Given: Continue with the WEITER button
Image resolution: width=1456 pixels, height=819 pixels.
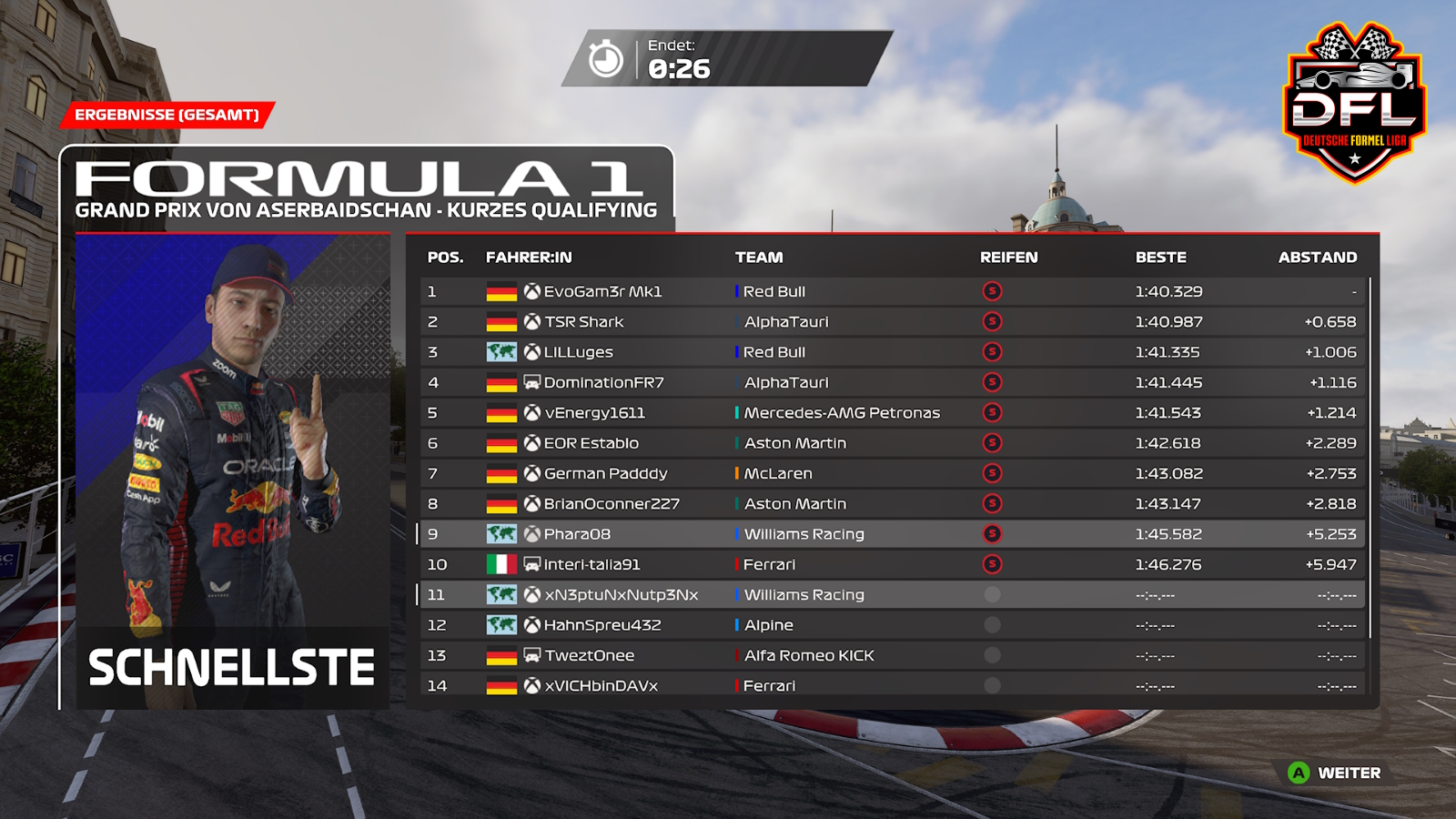Looking at the screenshot, I should tap(1336, 773).
